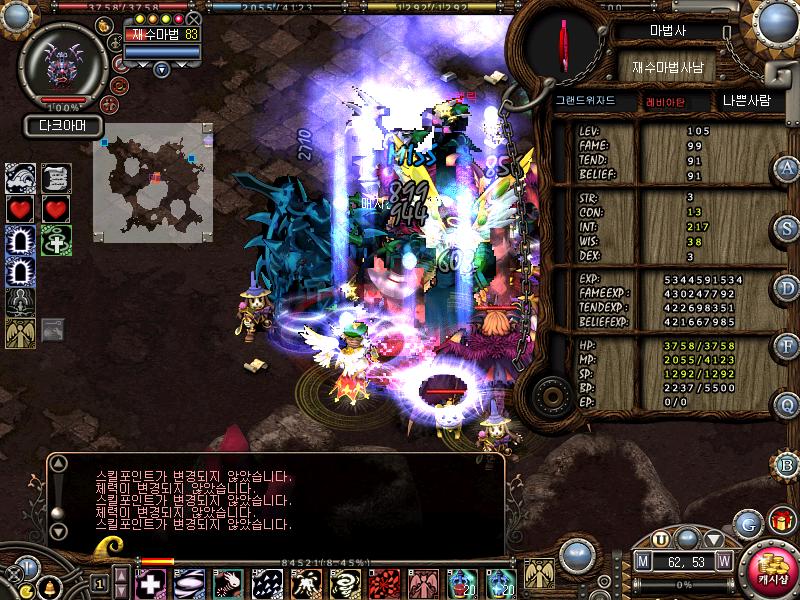800x600 pixels.
Task: Expand the target panel down arrow
Action: point(162,69)
